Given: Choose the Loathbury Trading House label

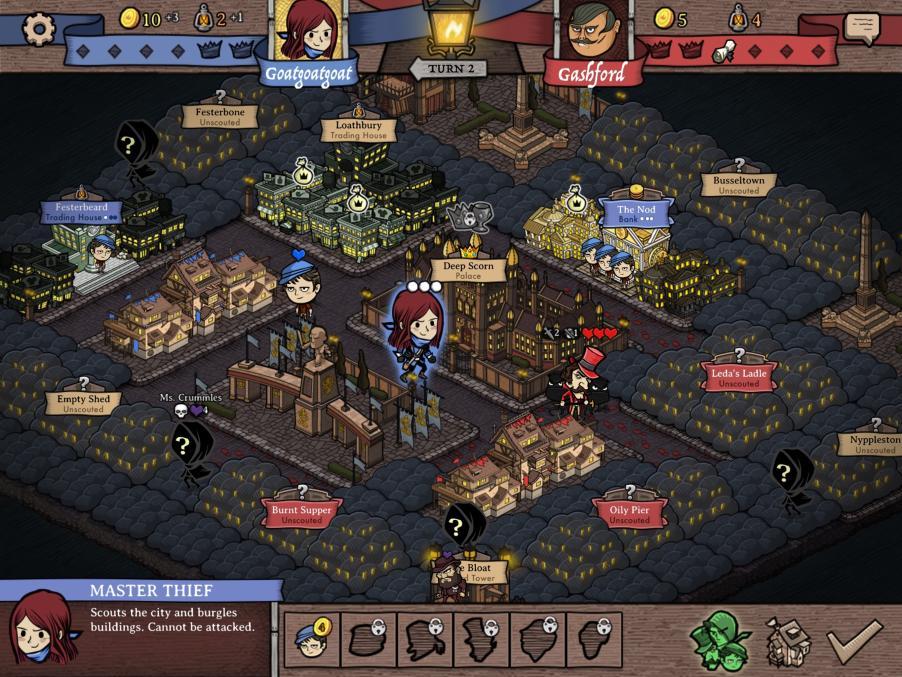Looking at the screenshot, I should tap(359, 130).
